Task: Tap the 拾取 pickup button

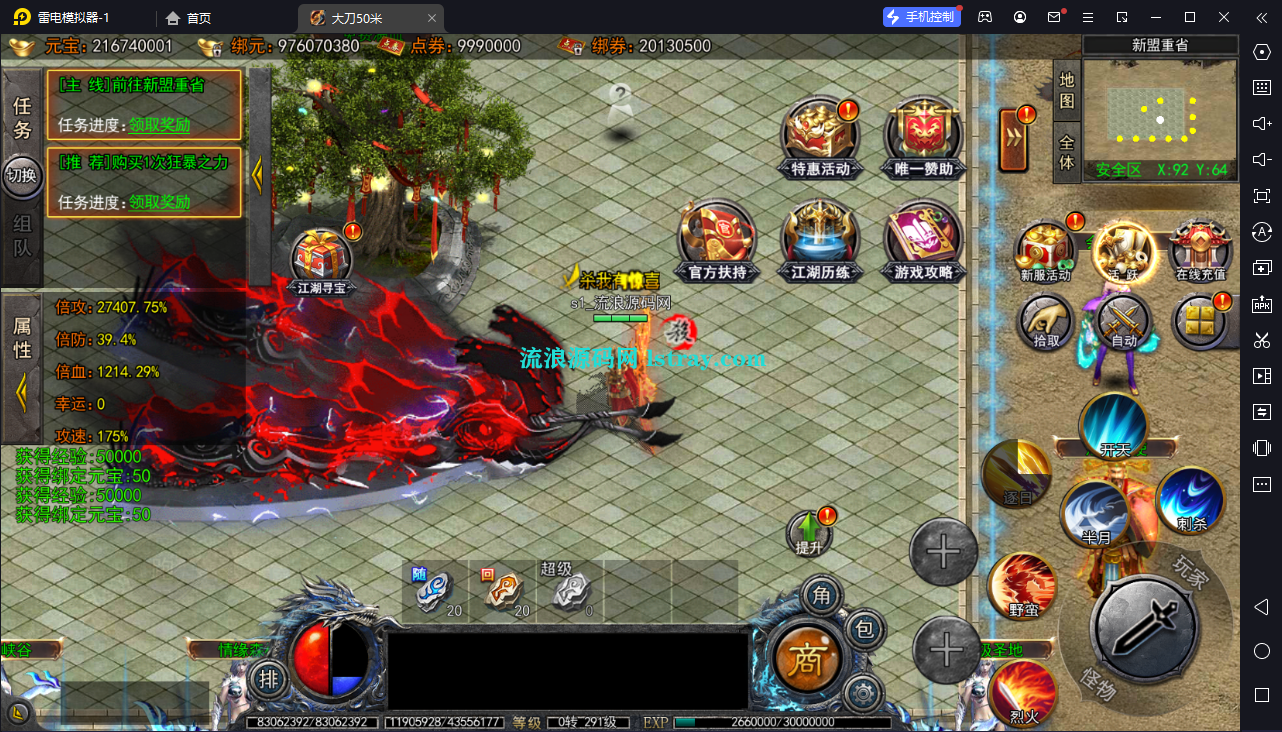Action: (x=1046, y=322)
